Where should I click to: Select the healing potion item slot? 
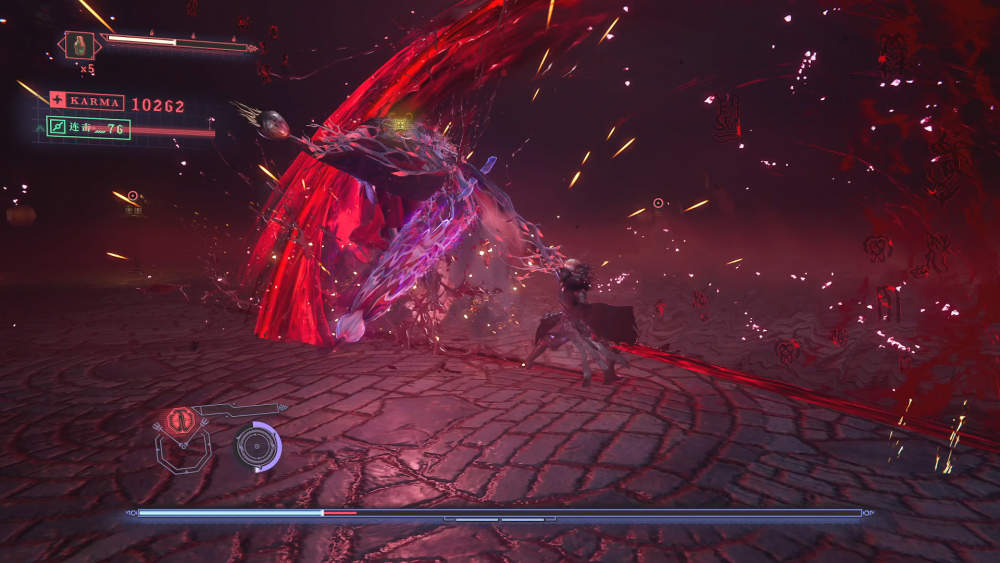[x=80, y=45]
